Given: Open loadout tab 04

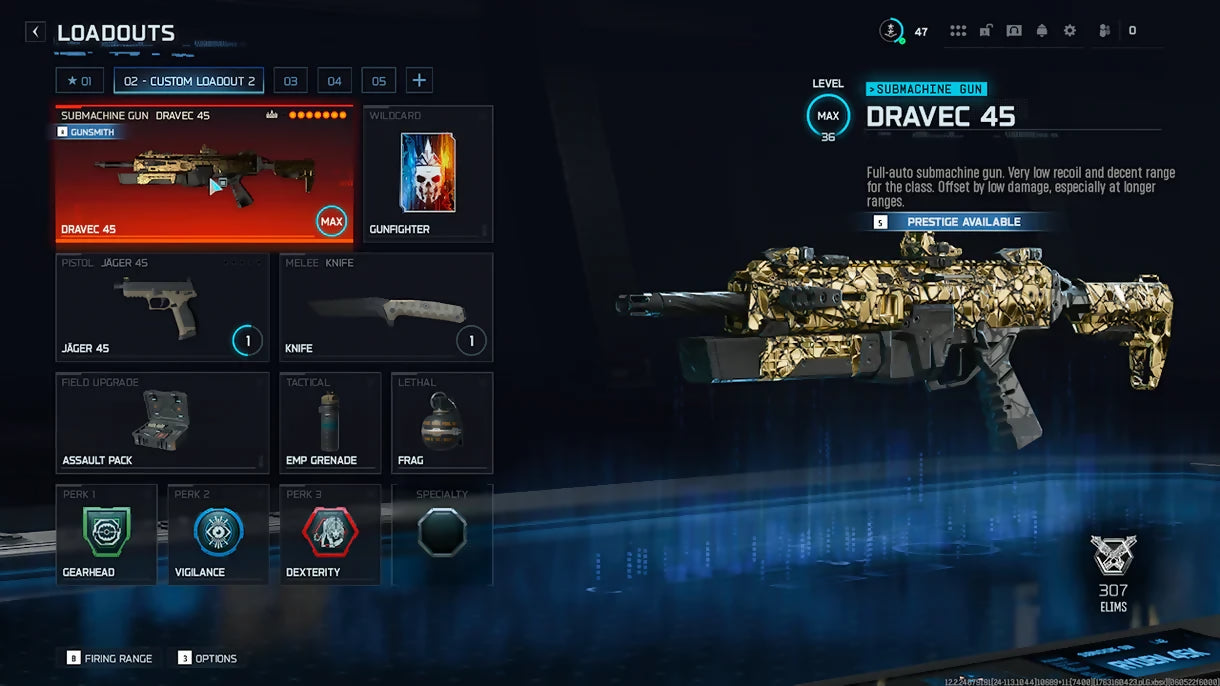Looking at the screenshot, I should click(334, 81).
